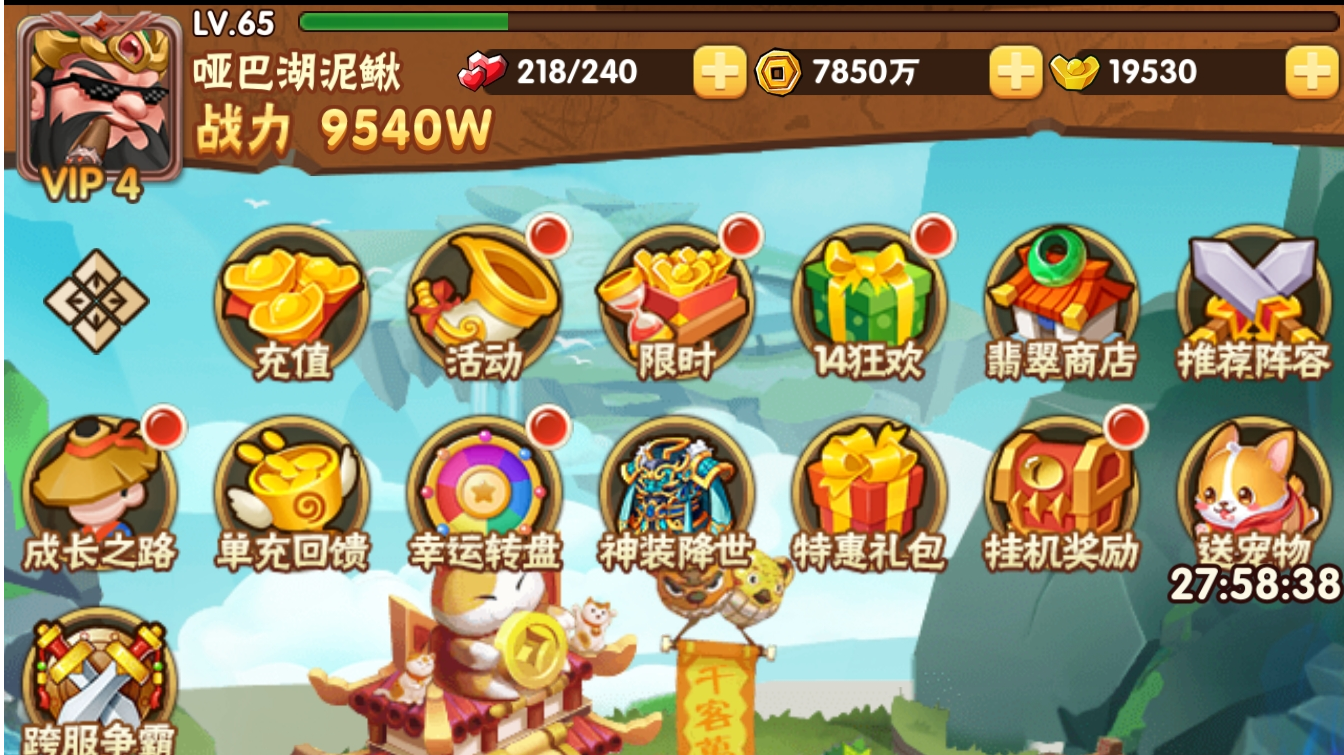Open 单充回馈 recharge feedback event

[290, 490]
